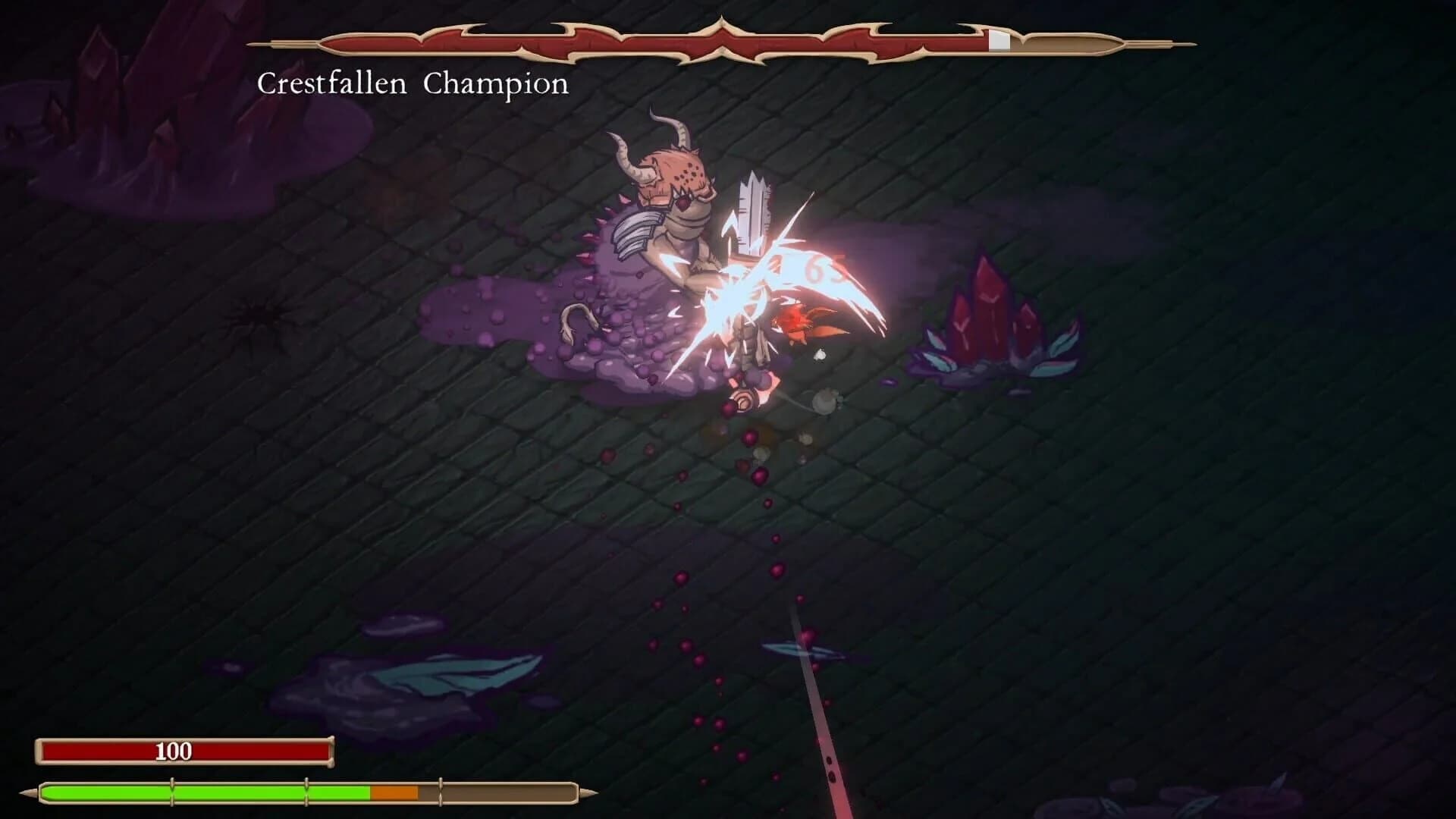Click the orange portion of the stamina bar
This screenshot has width=1456, height=819.
(x=394, y=791)
